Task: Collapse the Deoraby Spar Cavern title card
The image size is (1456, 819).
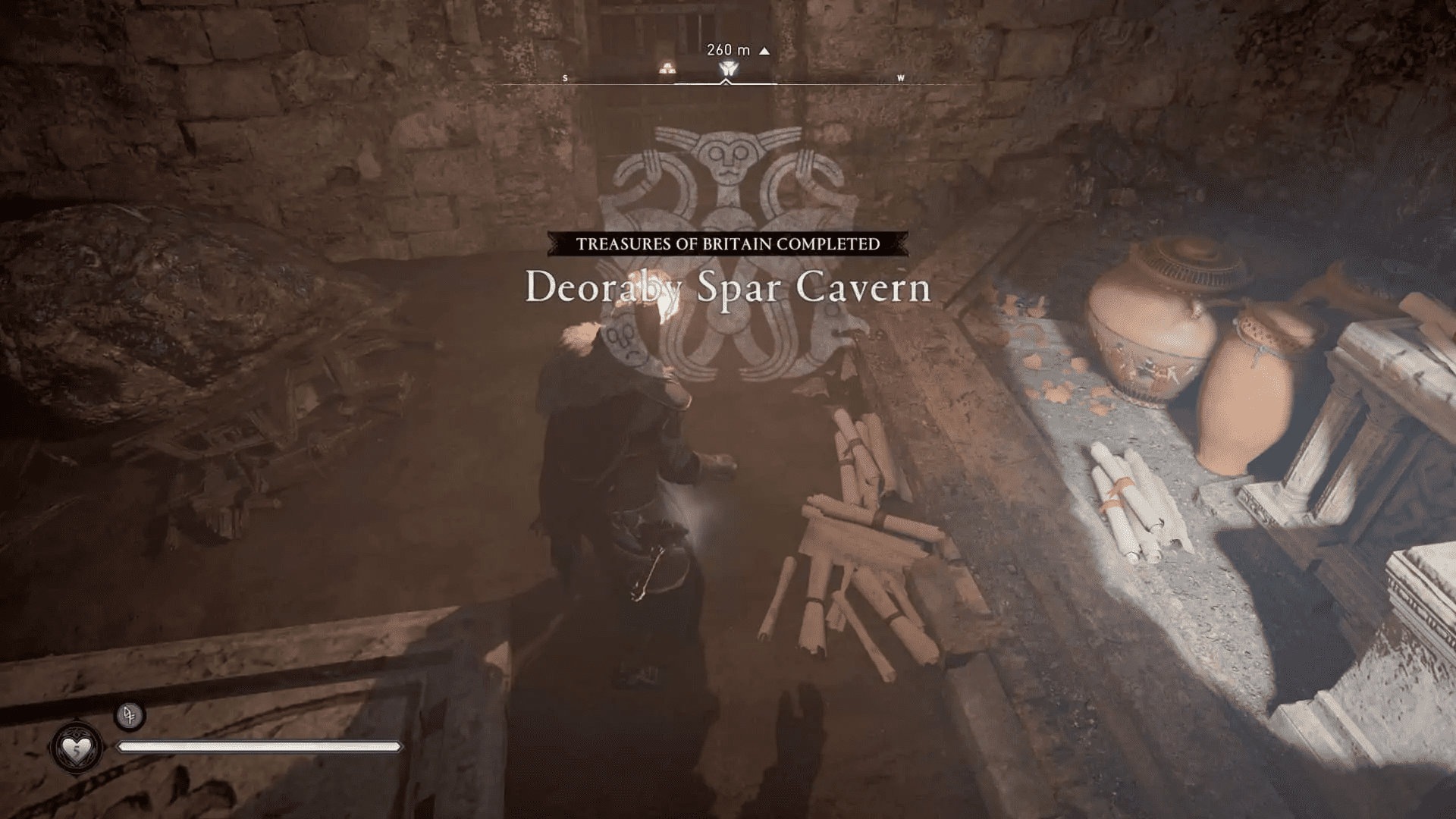Action: click(726, 290)
